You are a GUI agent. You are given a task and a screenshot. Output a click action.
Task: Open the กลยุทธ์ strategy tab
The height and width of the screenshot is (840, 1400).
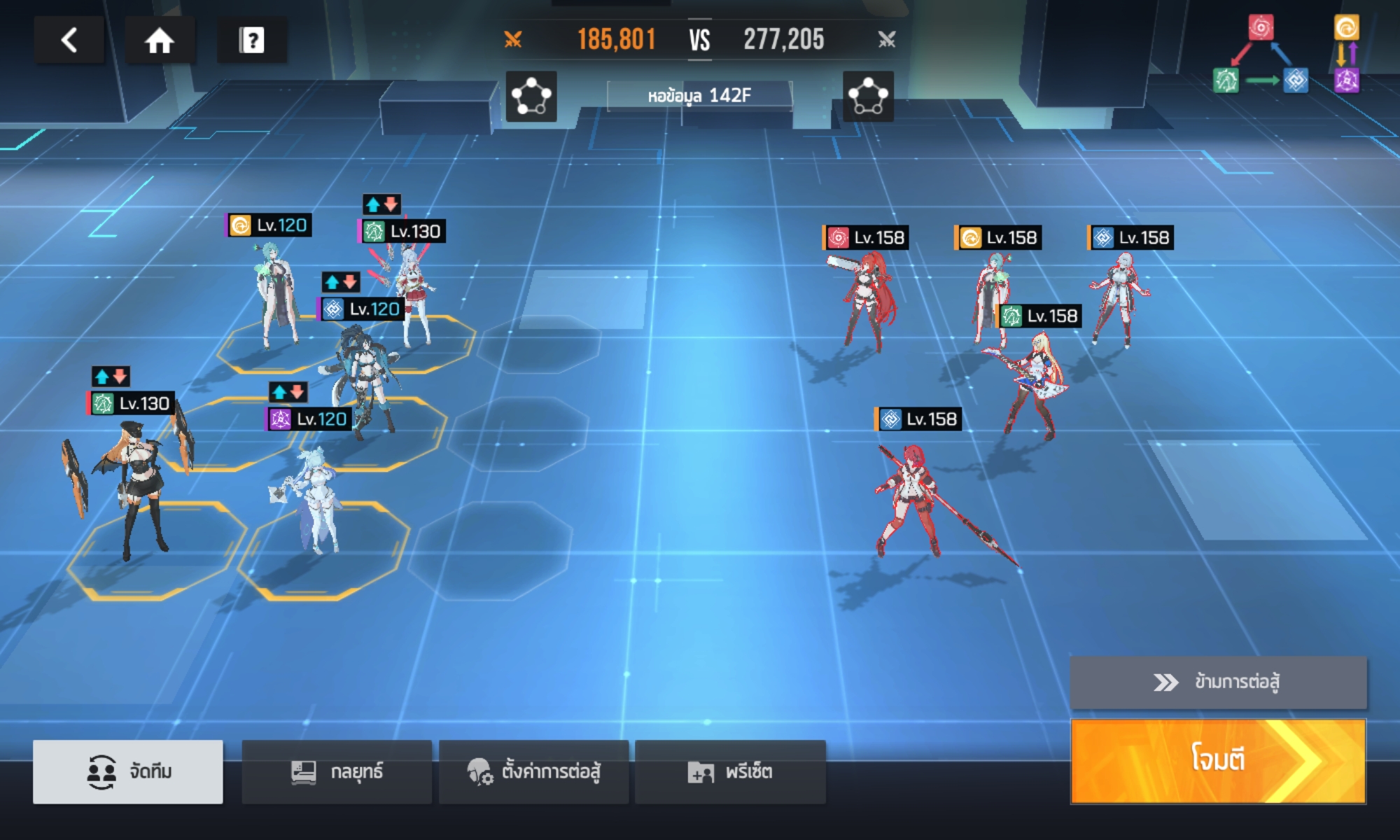coord(337,771)
